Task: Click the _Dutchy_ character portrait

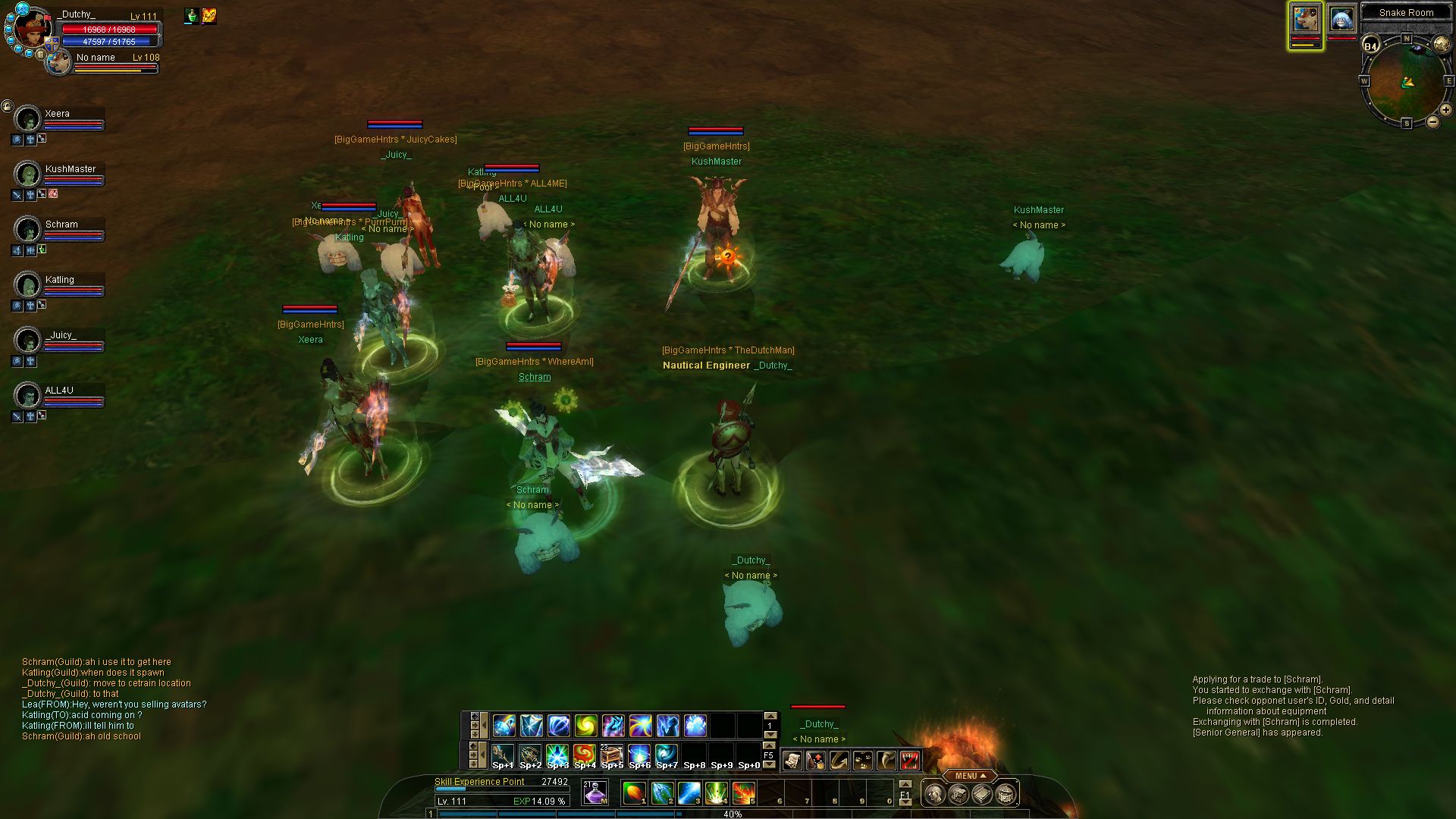Action: (x=33, y=30)
